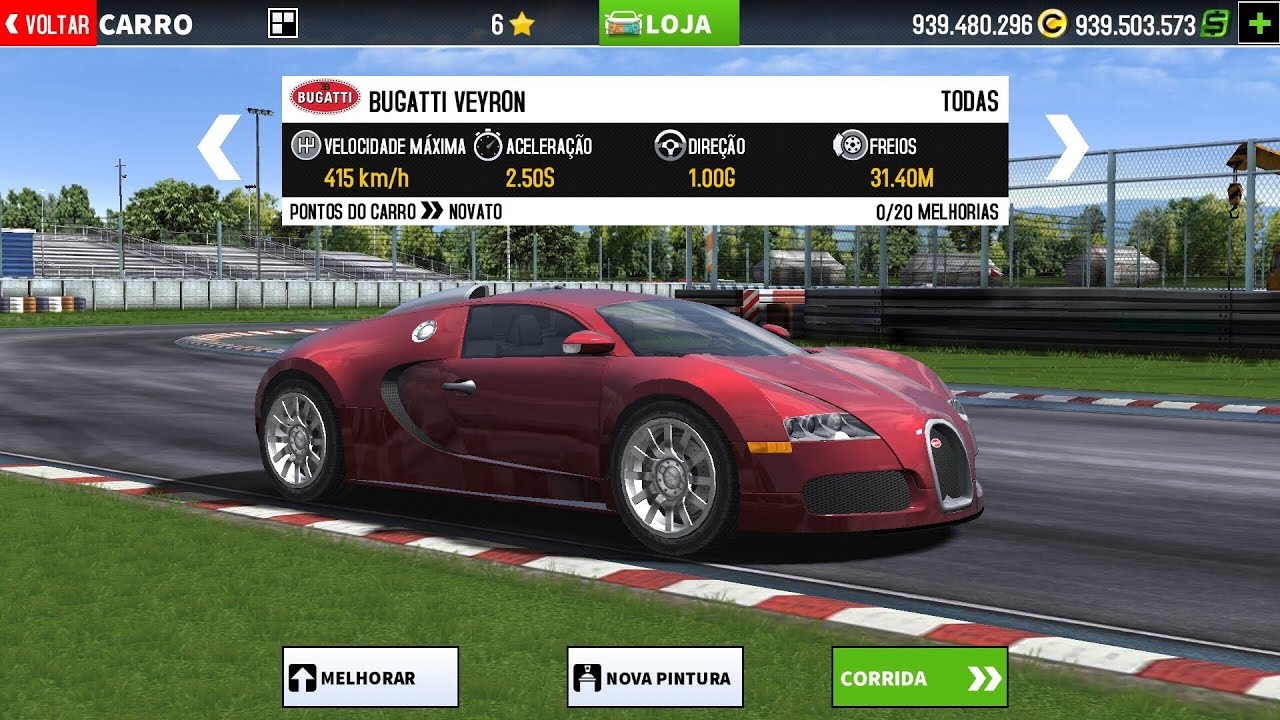Click the star level counter showing 6

511,21
